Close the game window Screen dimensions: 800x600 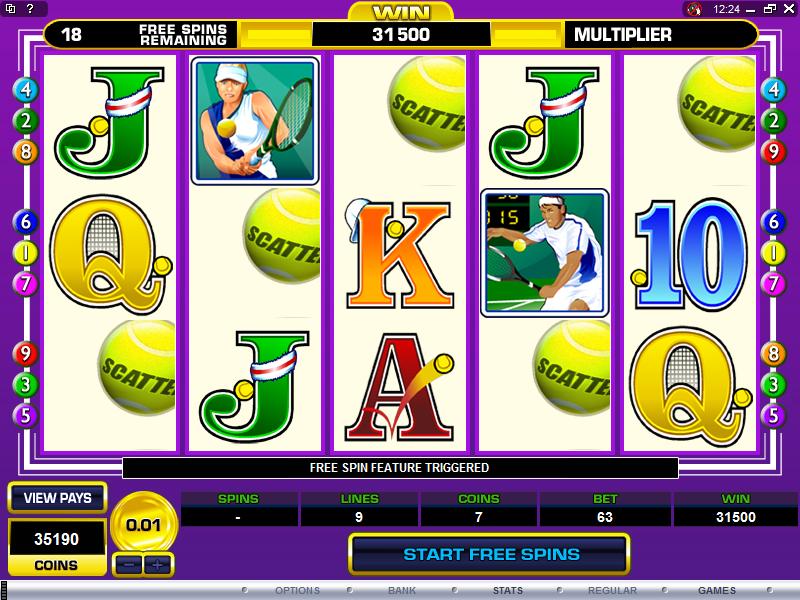coord(787,9)
